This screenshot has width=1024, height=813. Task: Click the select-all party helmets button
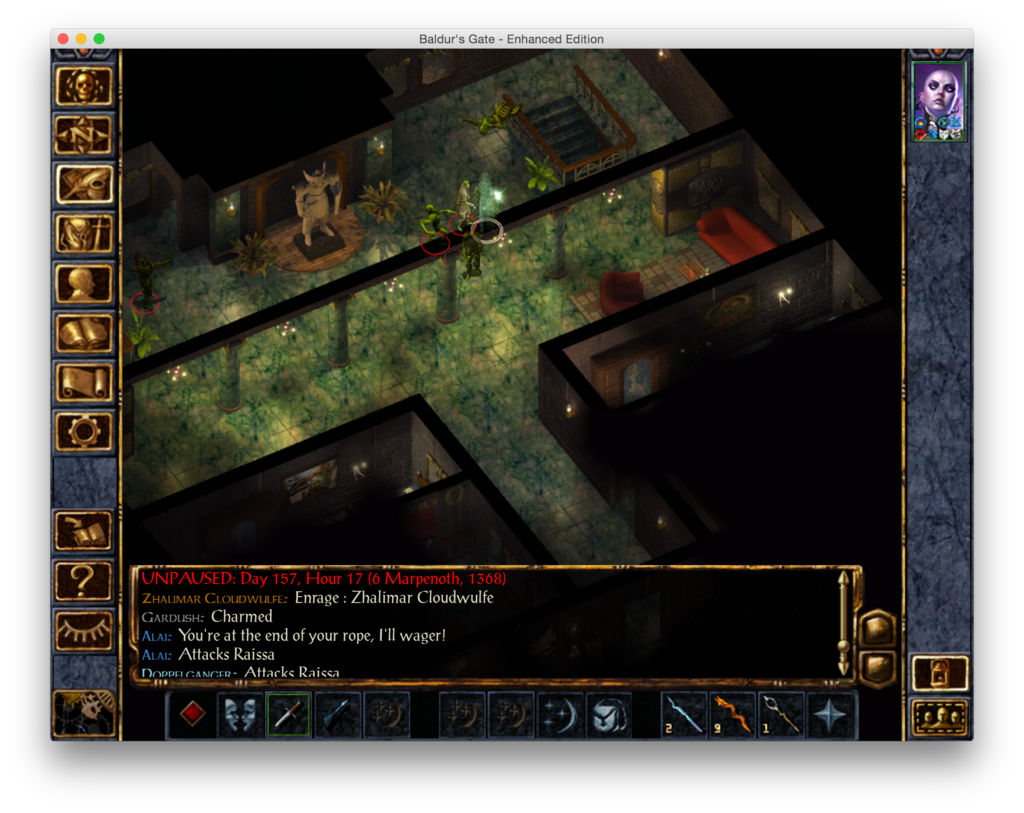click(940, 718)
